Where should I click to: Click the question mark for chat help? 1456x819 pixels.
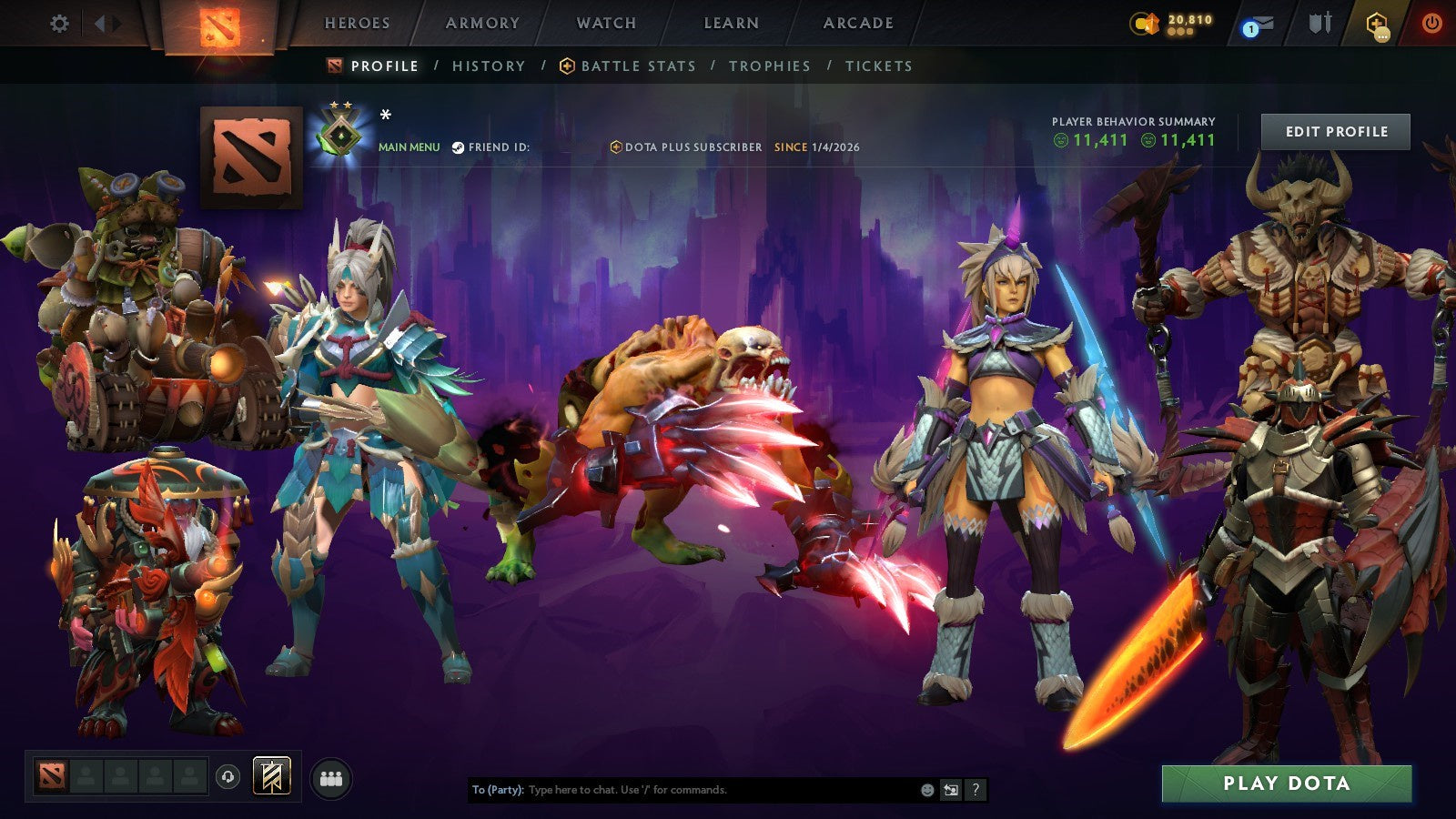pos(976,791)
